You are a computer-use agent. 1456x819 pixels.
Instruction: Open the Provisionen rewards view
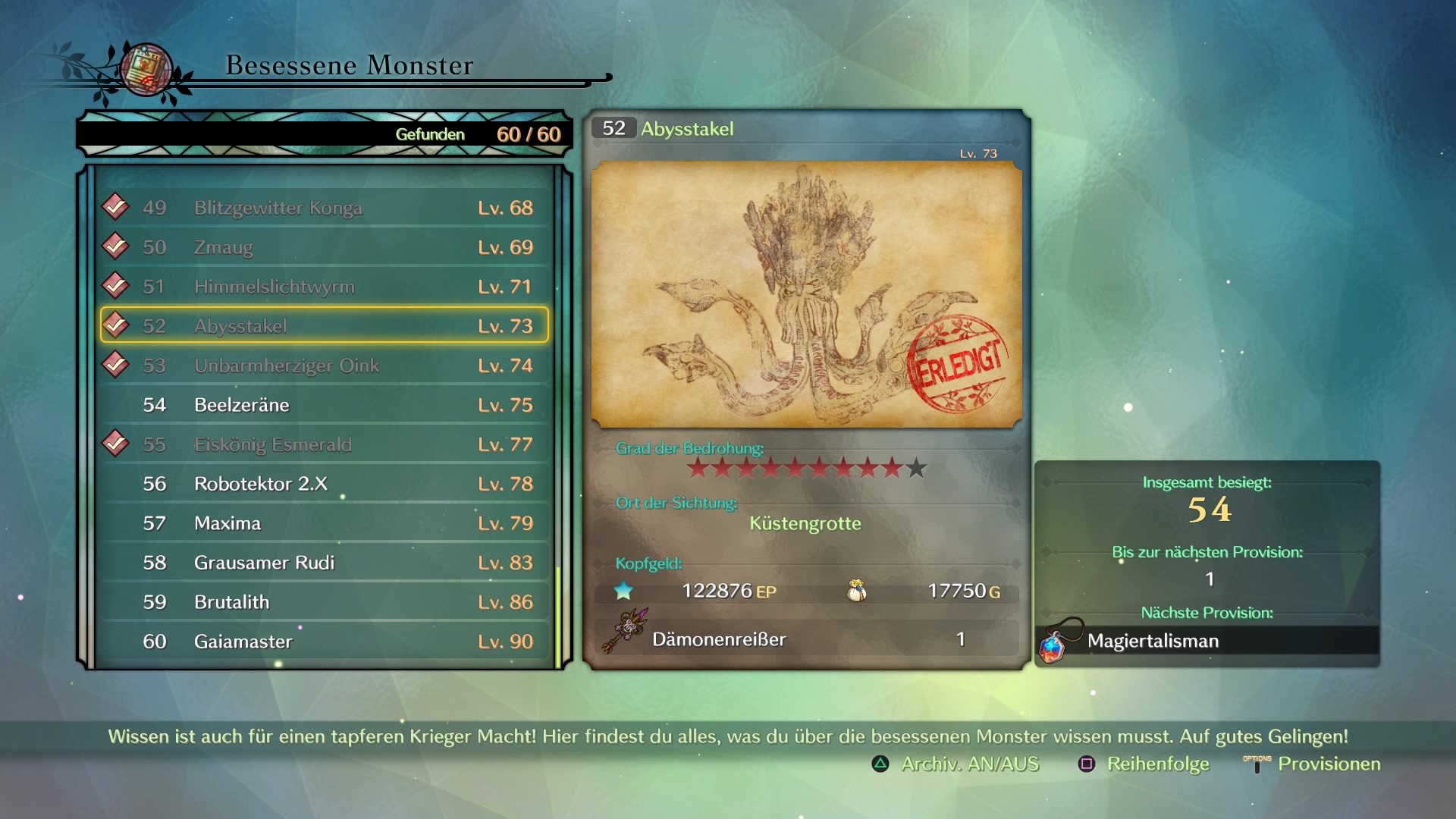[x=1313, y=764]
